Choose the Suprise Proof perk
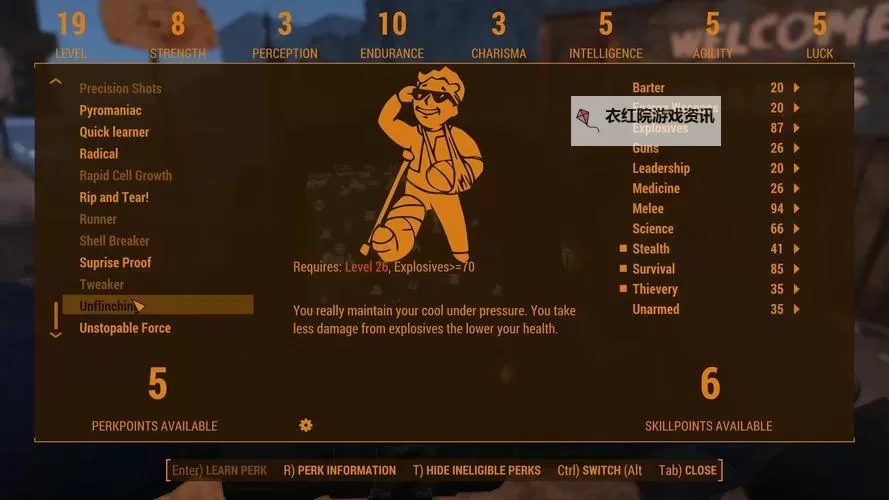Image resolution: width=889 pixels, height=500 pixels. coord(115,263)
